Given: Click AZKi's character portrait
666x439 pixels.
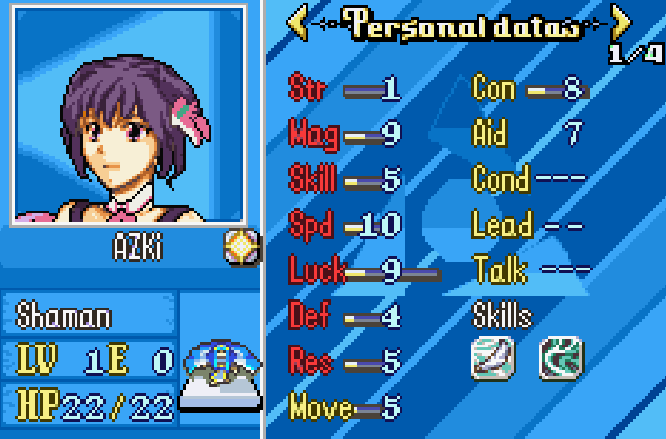Looking at the screenshot, I should [127, 116].
